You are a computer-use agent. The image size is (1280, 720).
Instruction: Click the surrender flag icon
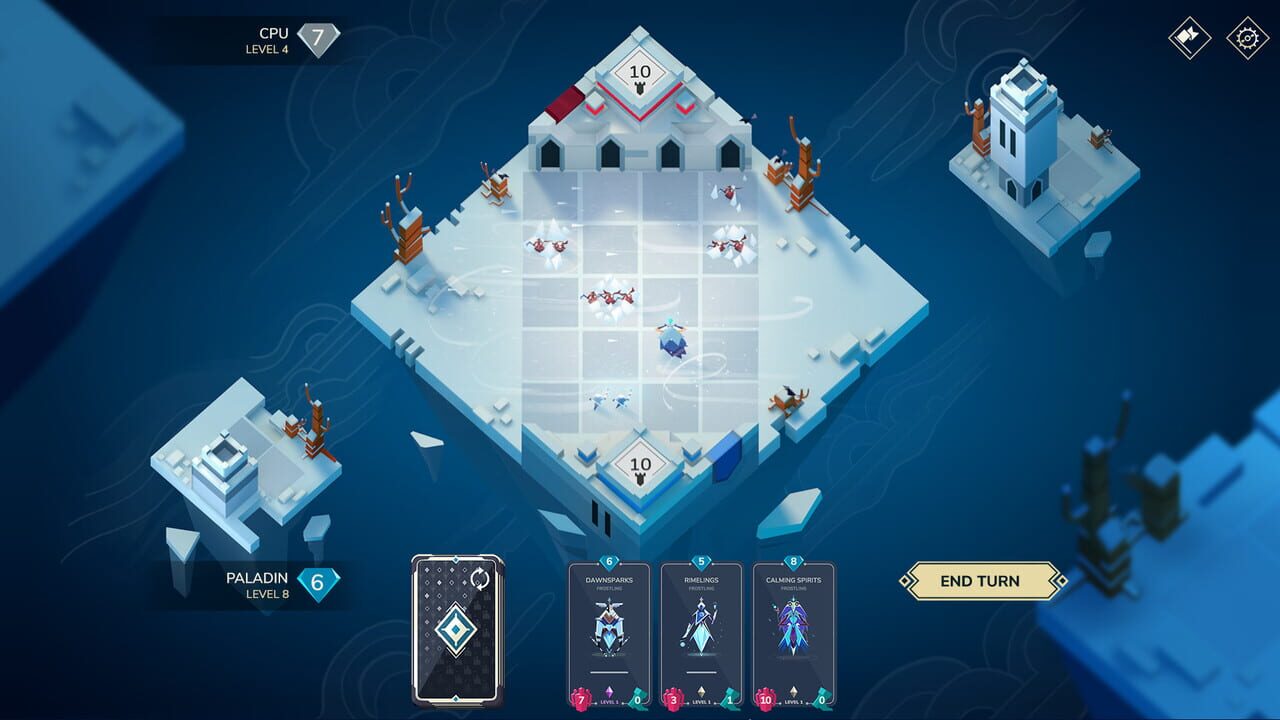tap(1188, 40)
